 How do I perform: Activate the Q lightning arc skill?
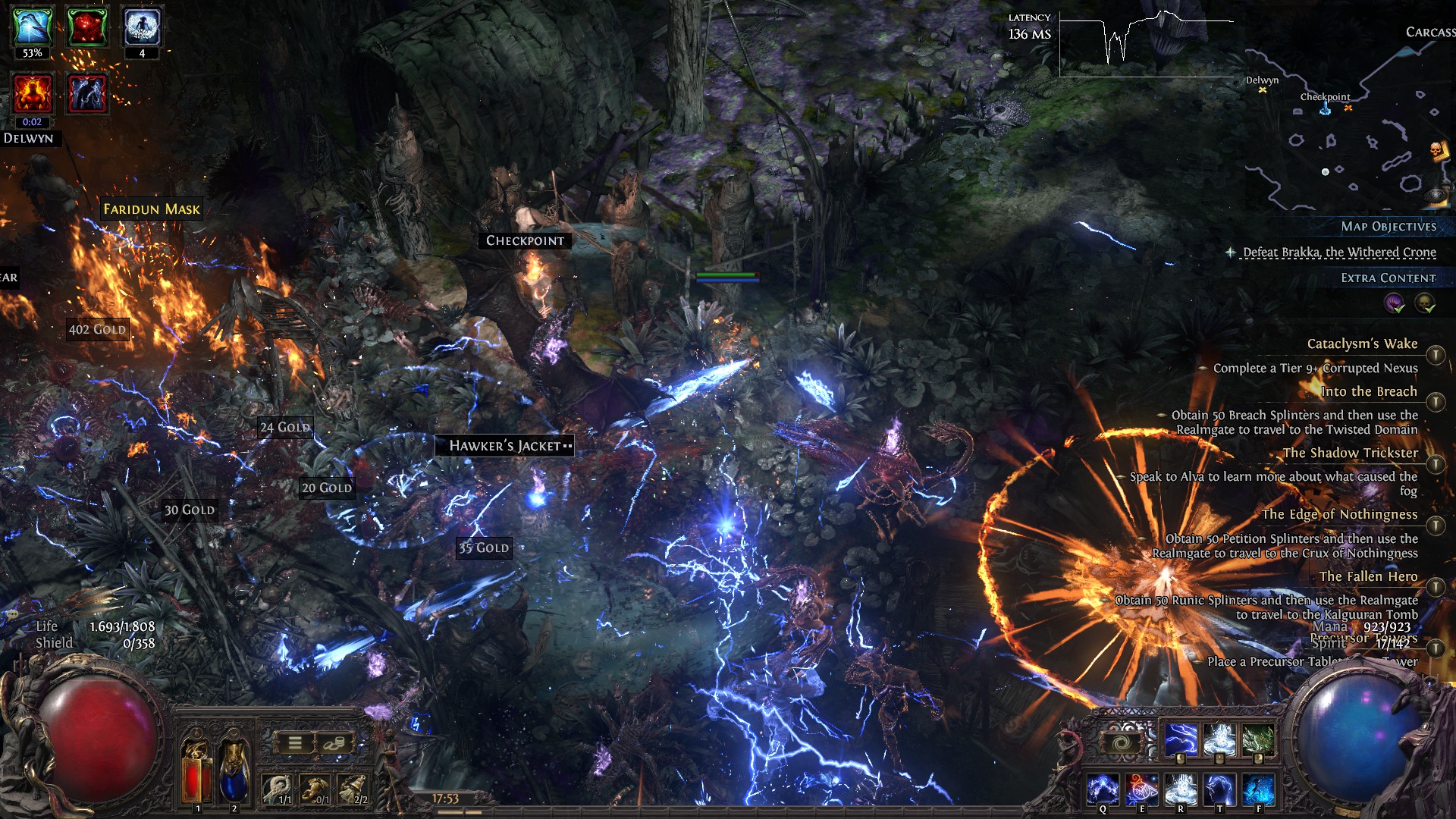point(1103,789)
